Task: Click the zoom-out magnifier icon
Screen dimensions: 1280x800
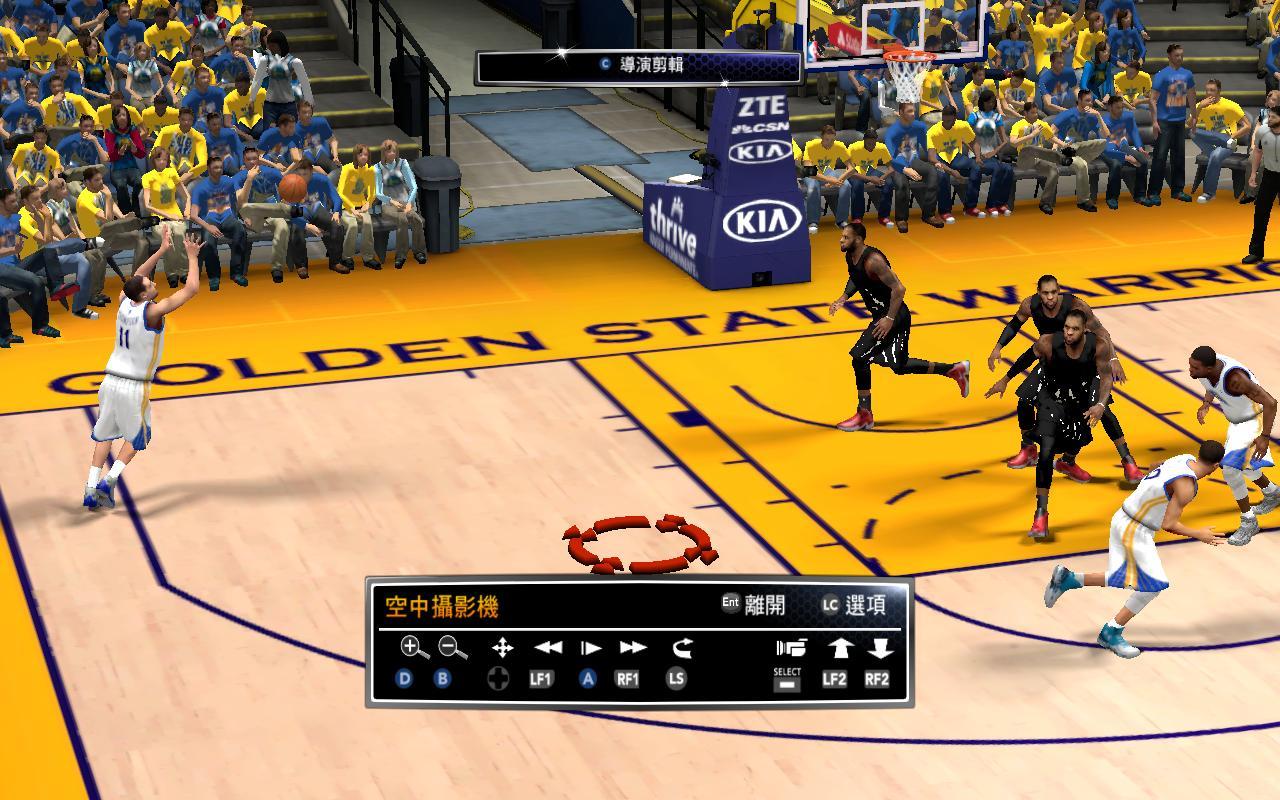Action: 452,648
